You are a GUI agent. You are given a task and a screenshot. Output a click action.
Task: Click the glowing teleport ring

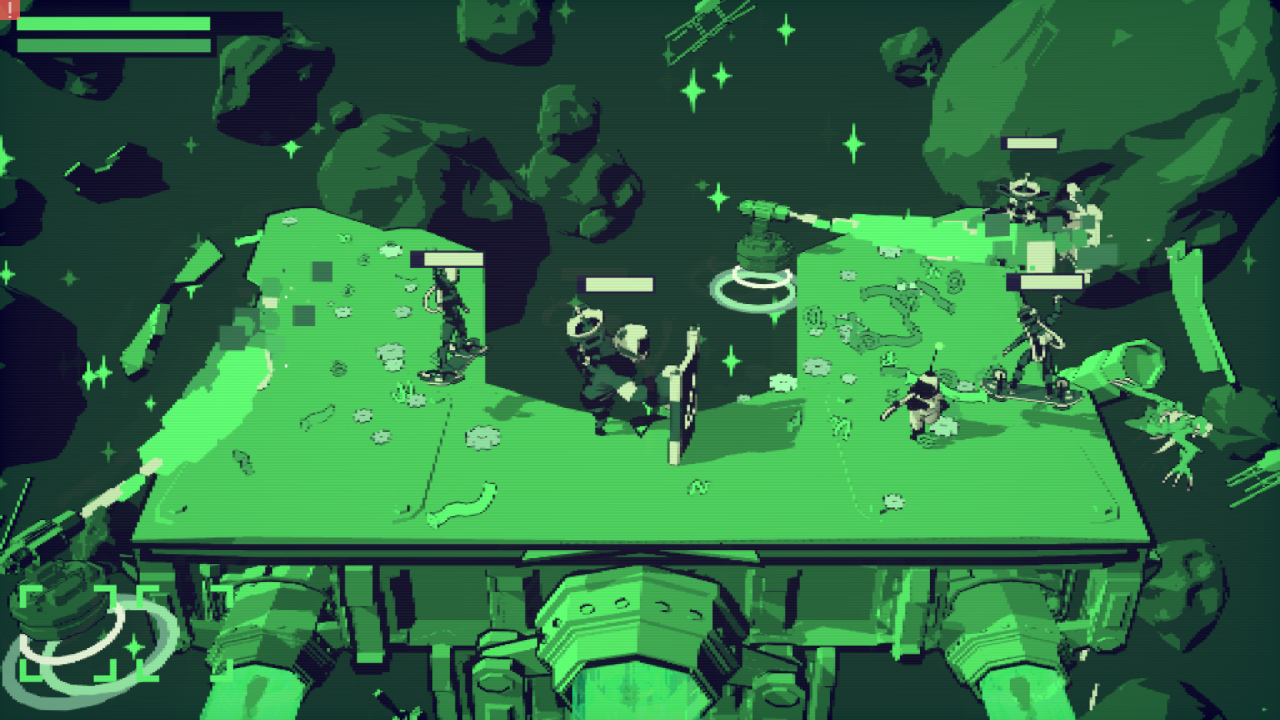750,288
